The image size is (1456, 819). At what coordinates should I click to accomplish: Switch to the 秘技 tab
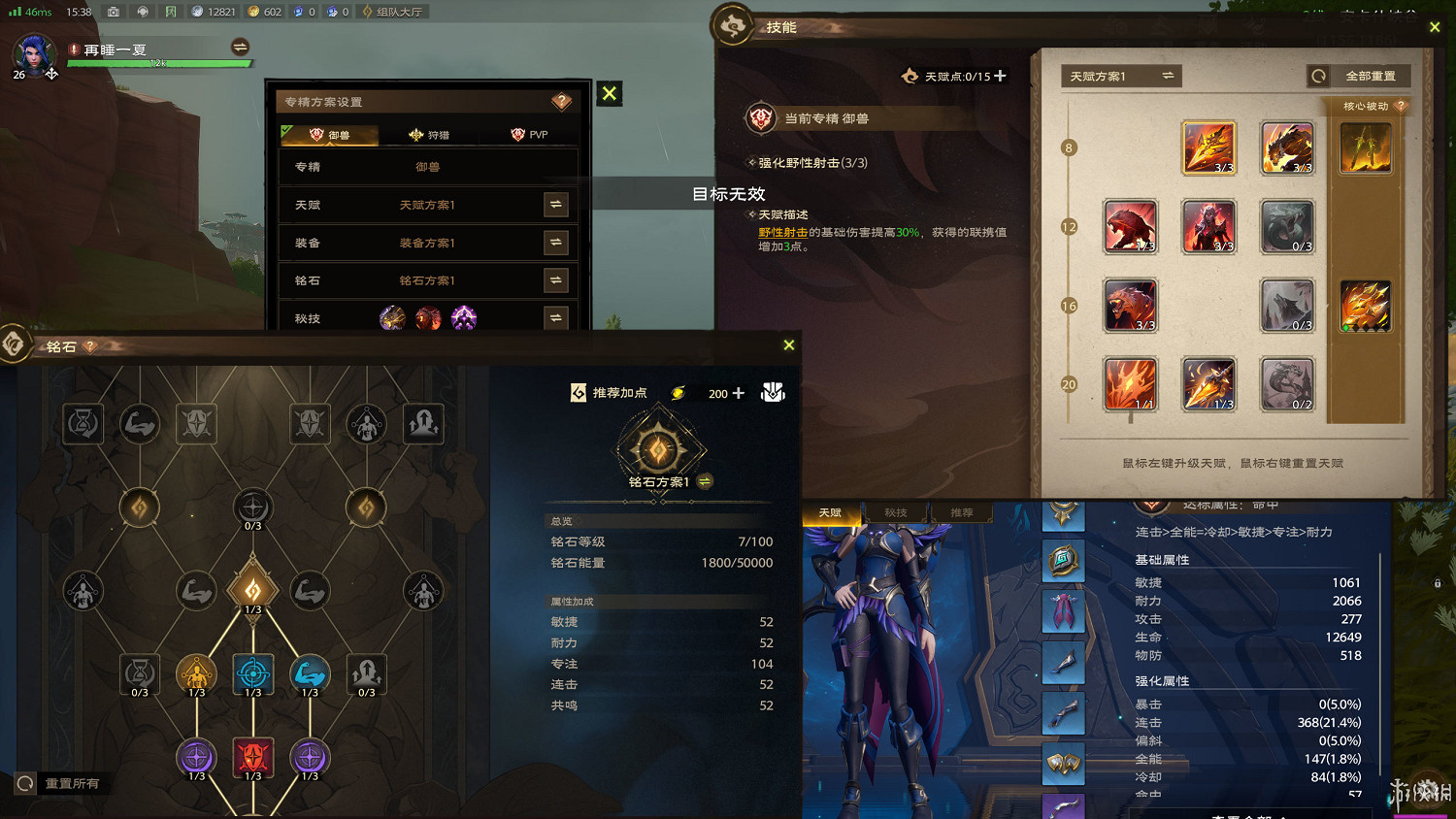point(895,511)
